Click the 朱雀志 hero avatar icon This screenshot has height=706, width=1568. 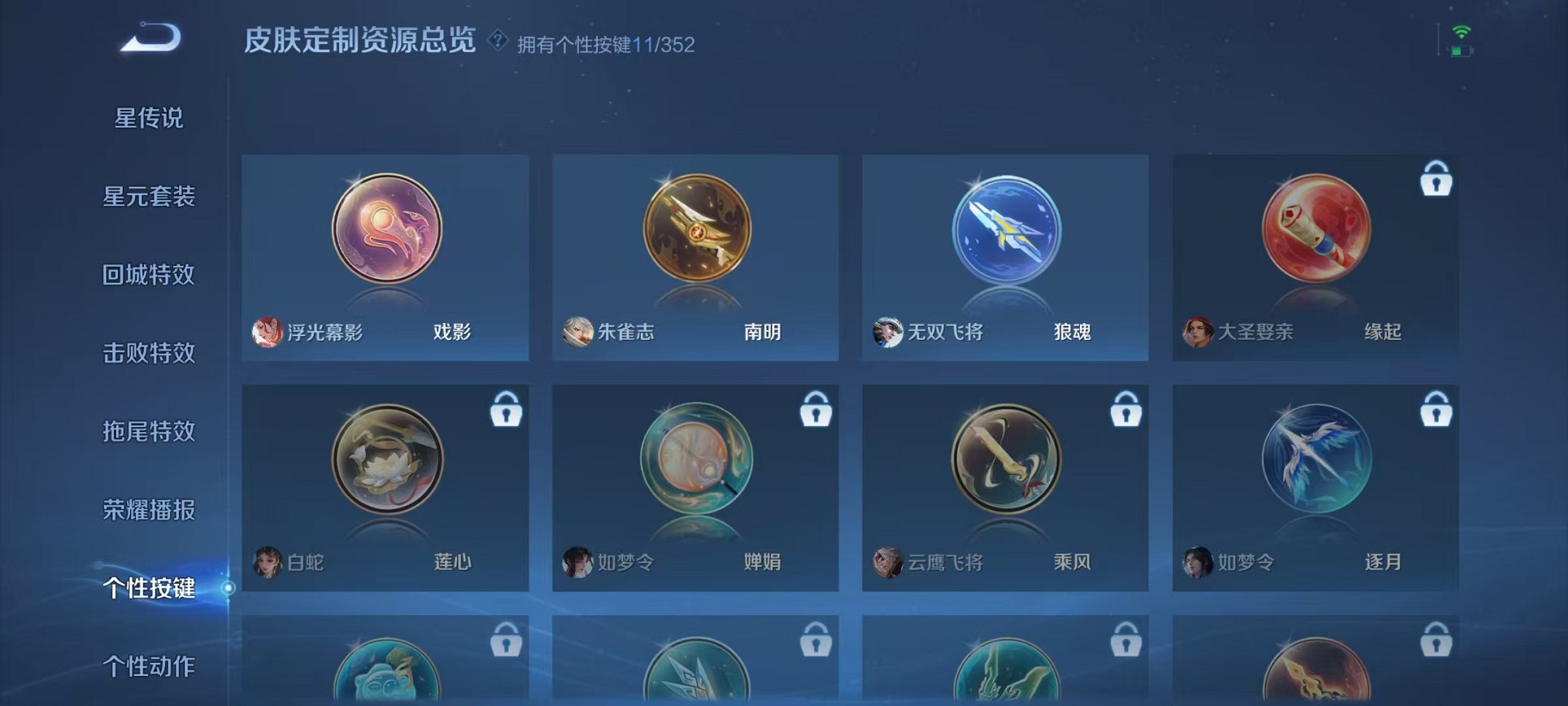coord(578,332)
